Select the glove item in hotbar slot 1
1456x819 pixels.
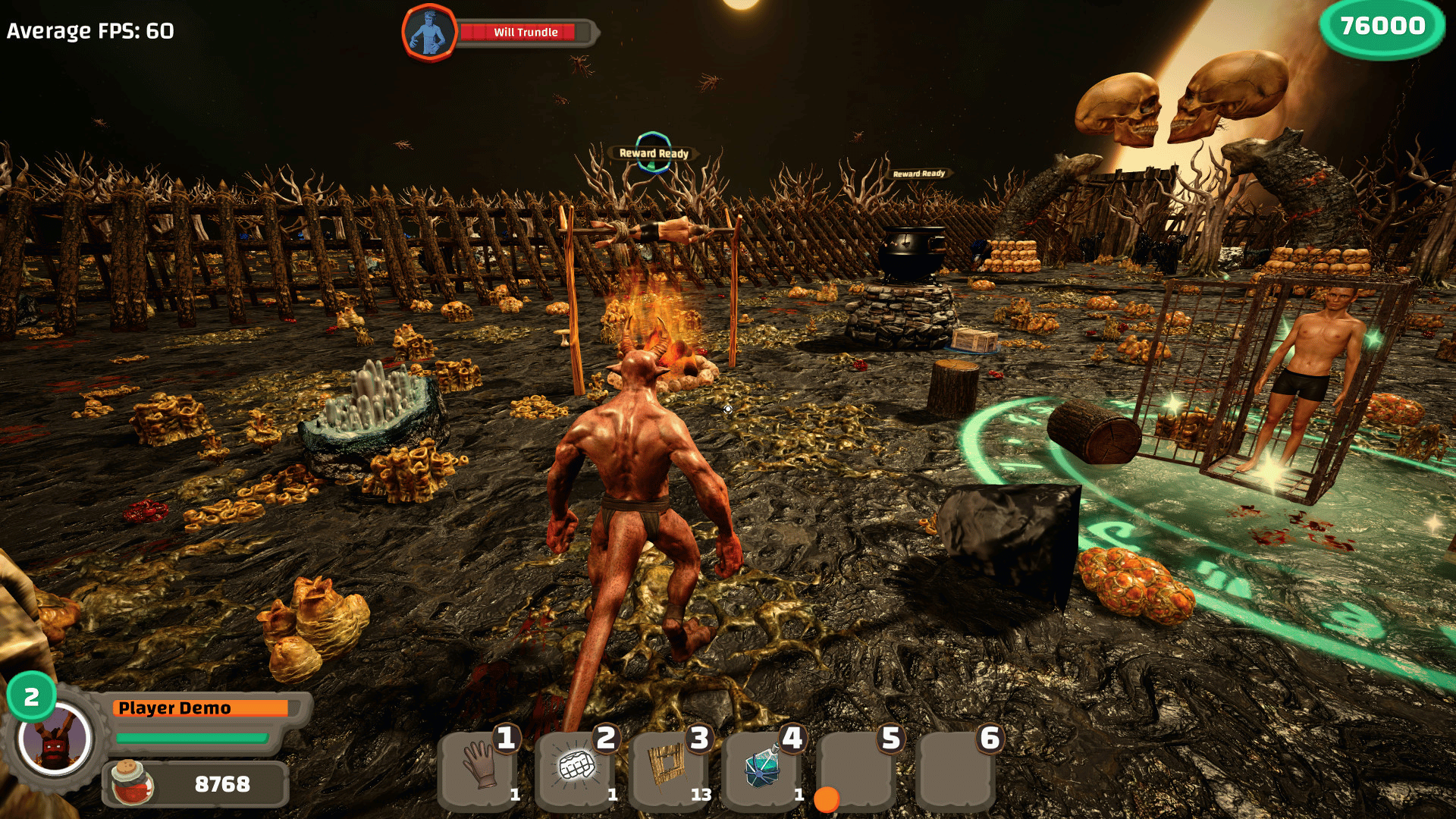pyautogui.click(x=480, y=766)
